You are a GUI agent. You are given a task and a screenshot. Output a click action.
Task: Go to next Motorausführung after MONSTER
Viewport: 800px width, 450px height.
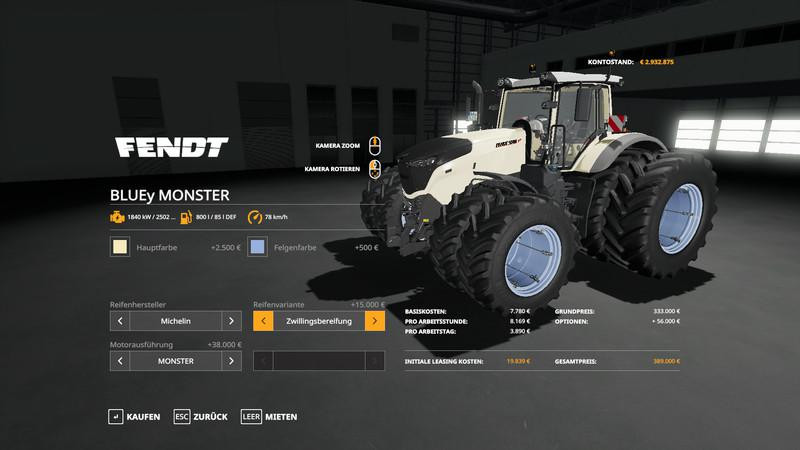(x=231, y=361)
